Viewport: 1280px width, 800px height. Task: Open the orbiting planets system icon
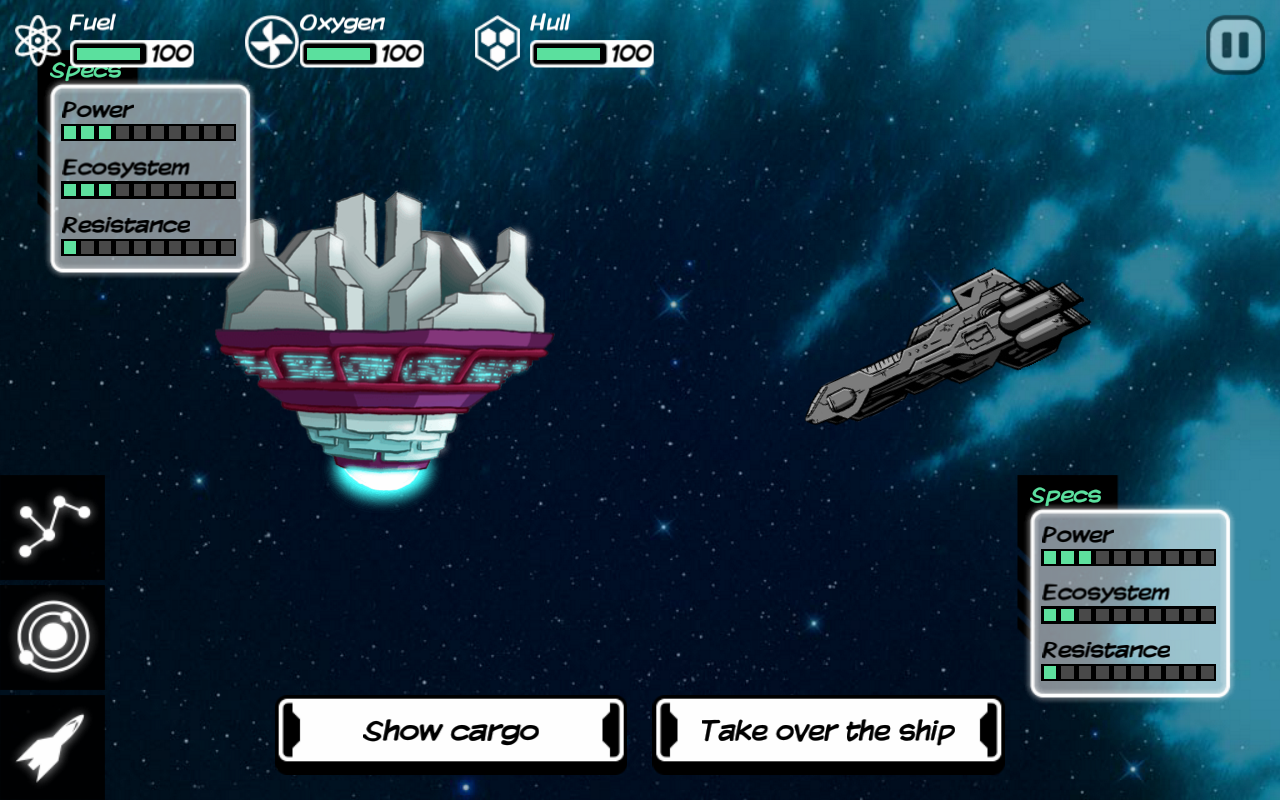click(x=53, y=637)
